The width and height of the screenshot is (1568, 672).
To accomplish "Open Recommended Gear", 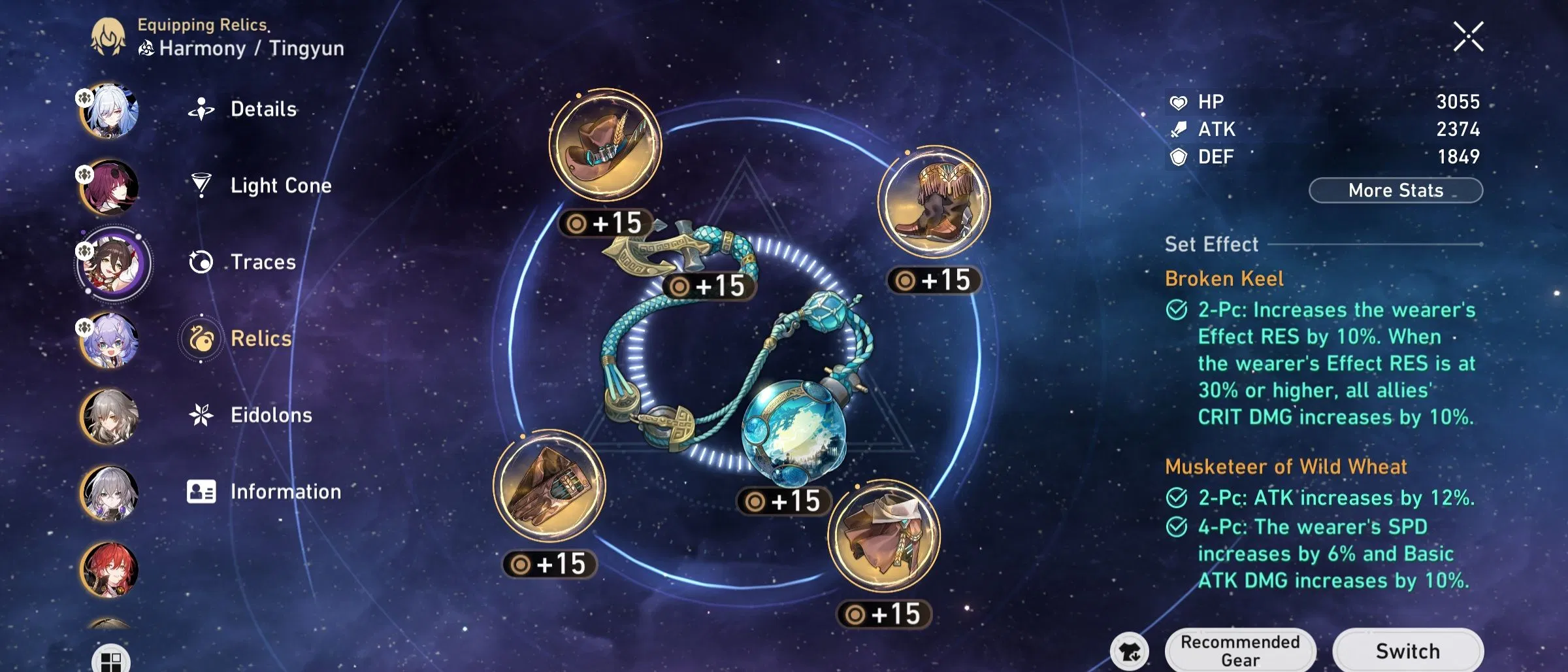I will pyautogui.click(x=1240, y=650).
